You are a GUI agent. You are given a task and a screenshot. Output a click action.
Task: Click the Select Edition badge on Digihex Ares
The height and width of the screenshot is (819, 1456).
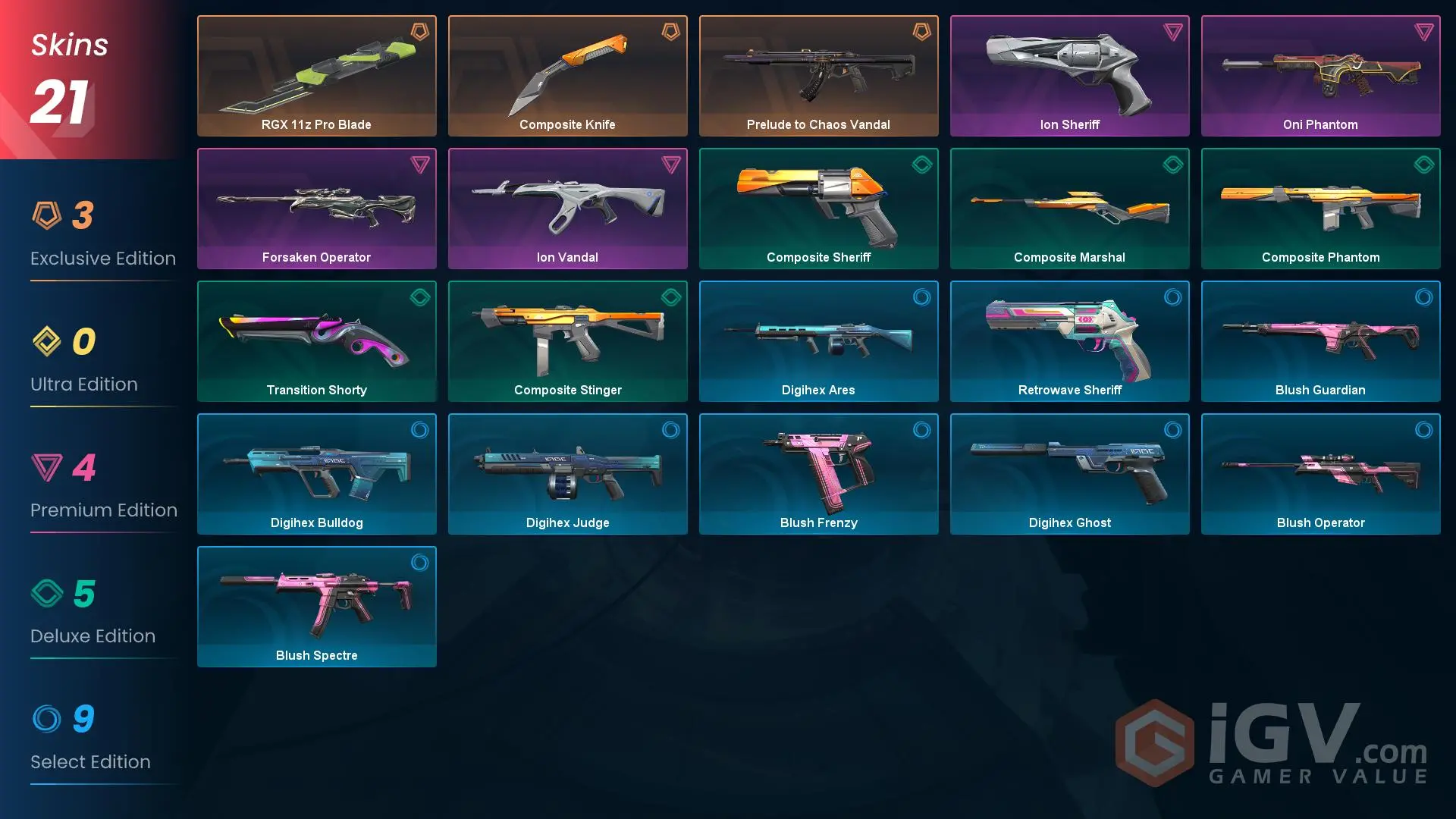point(921,298)
